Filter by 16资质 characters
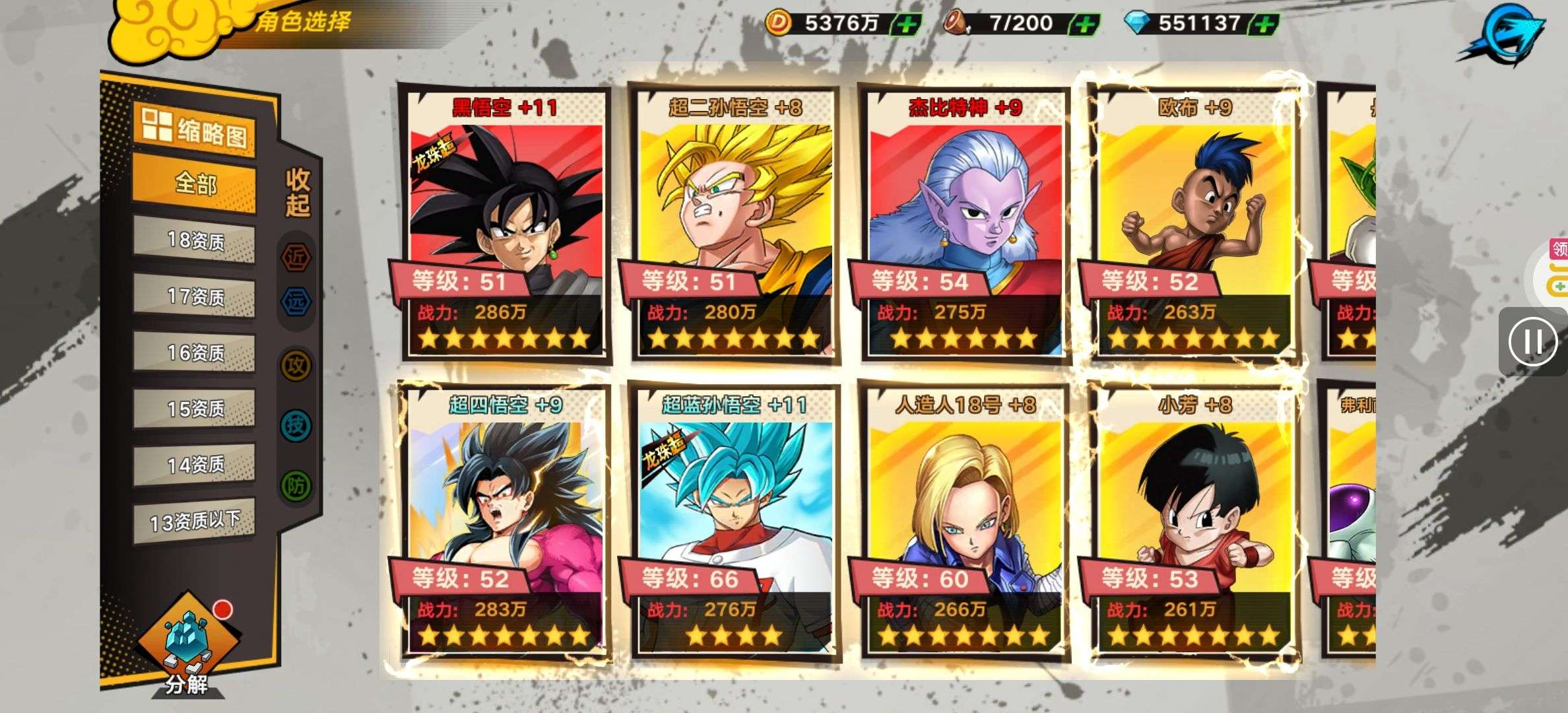The image size is (1568, 713). (195, 353)
